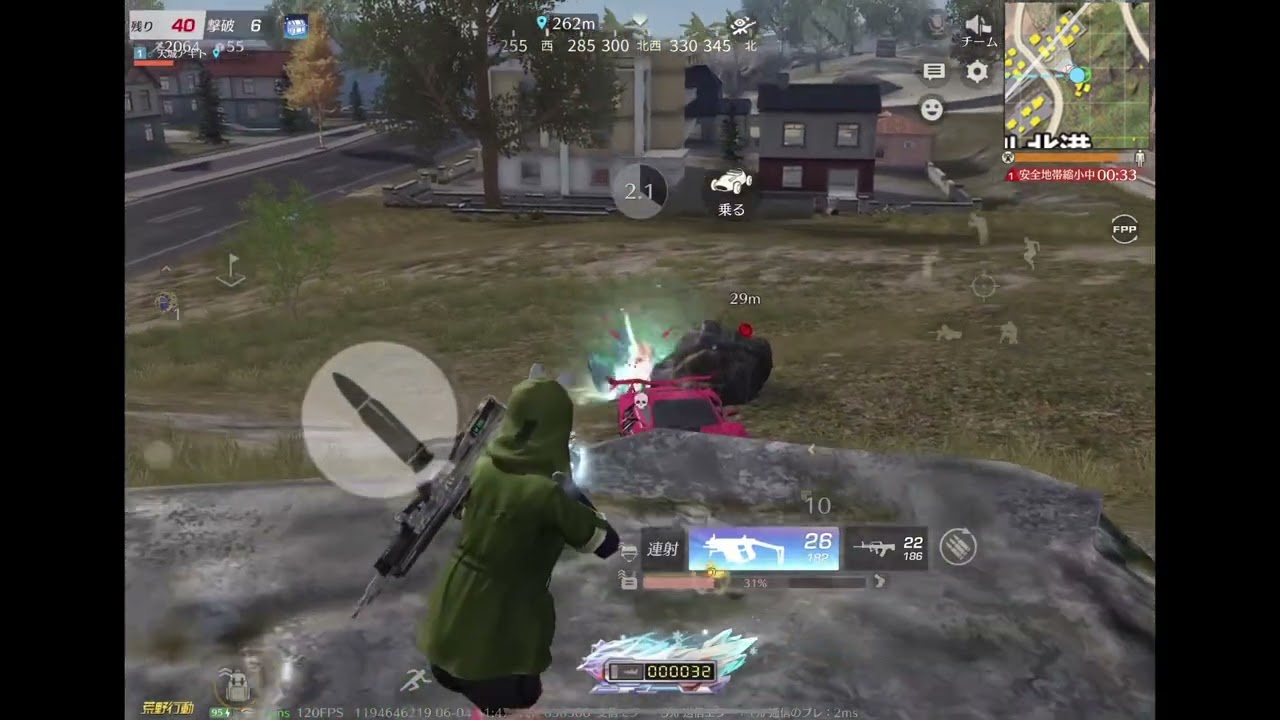Tap the bullet fire button
Screen dimensions: 1280x720
pyautogui.click(x=379, y=420)
